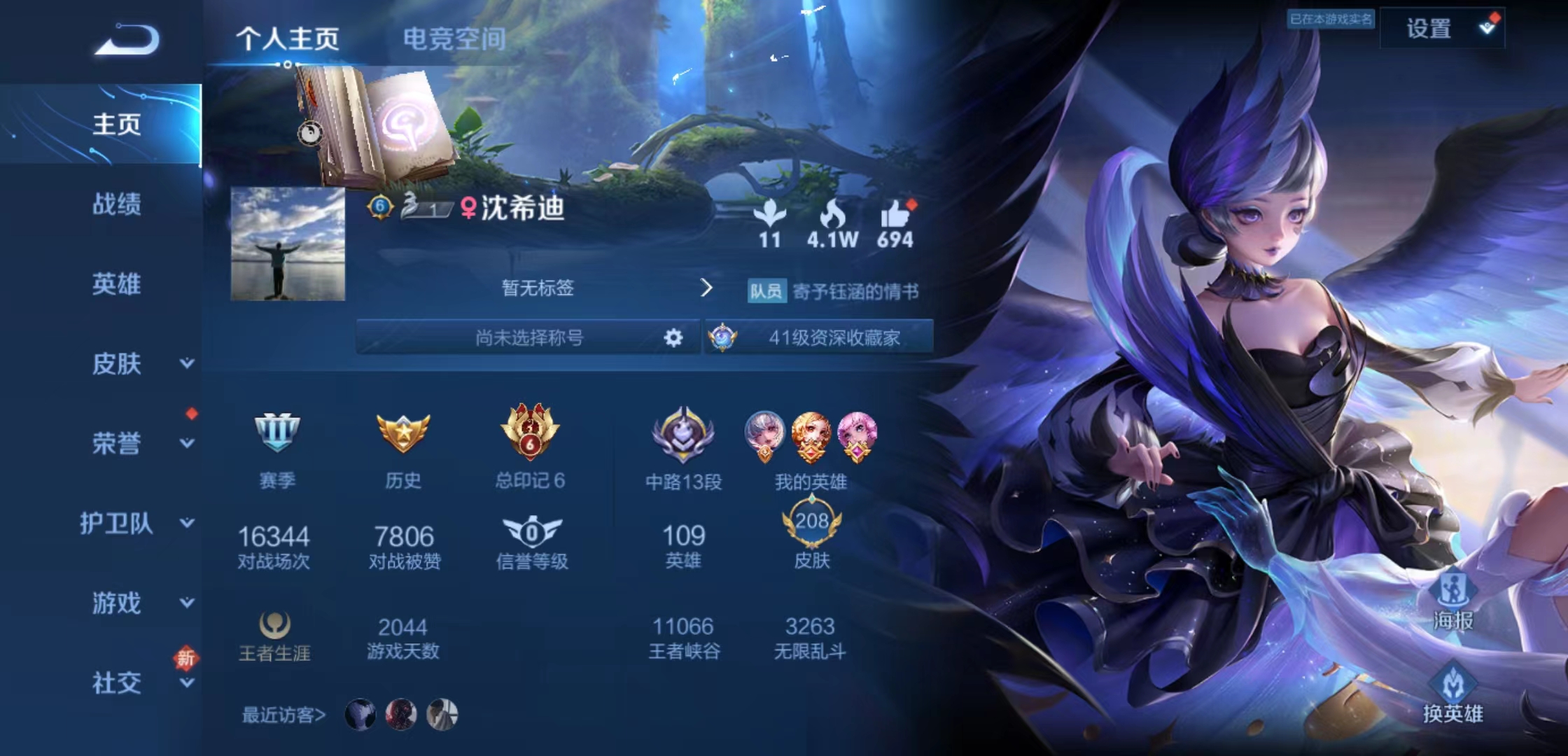Viewport: 1568px width, 756px height.
Task: Click the 历史 history badge icon
Action: click(402, 434)
